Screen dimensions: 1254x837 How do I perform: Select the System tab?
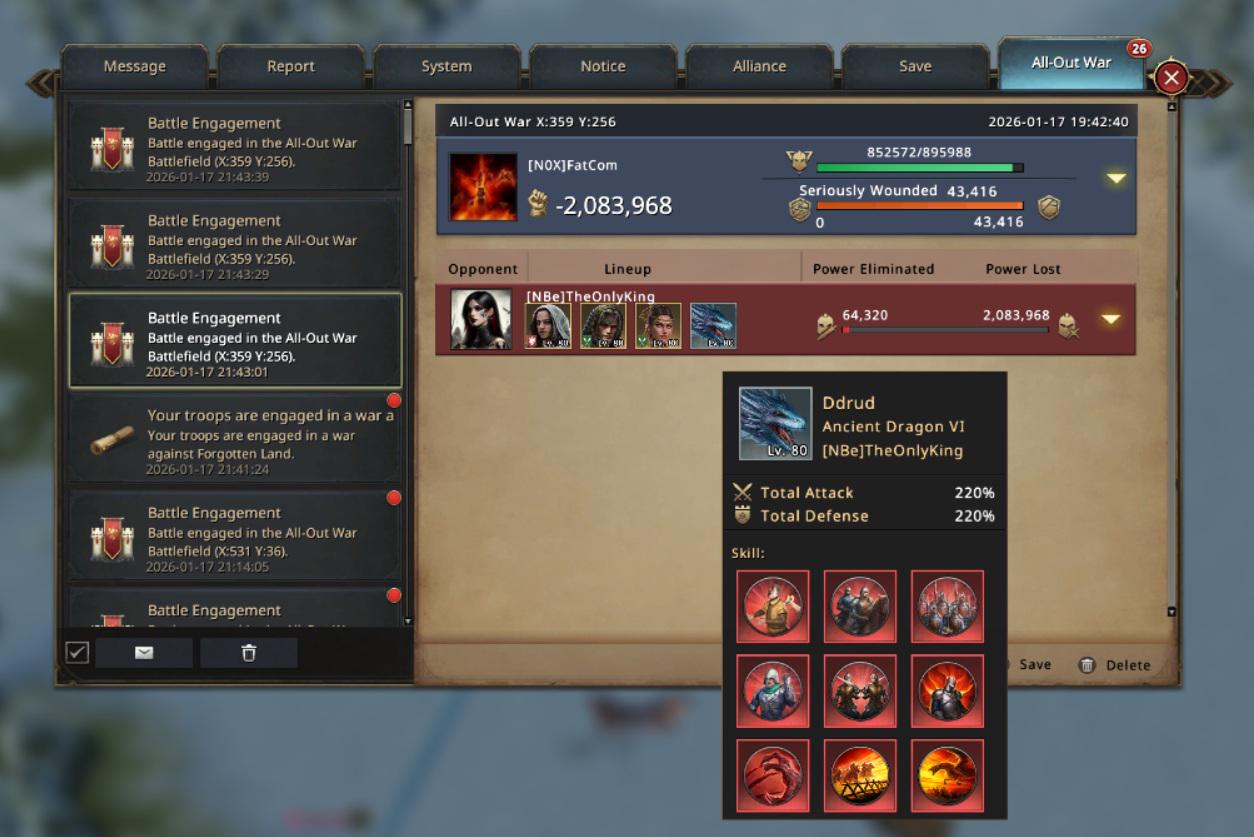[x=446, y=66]
